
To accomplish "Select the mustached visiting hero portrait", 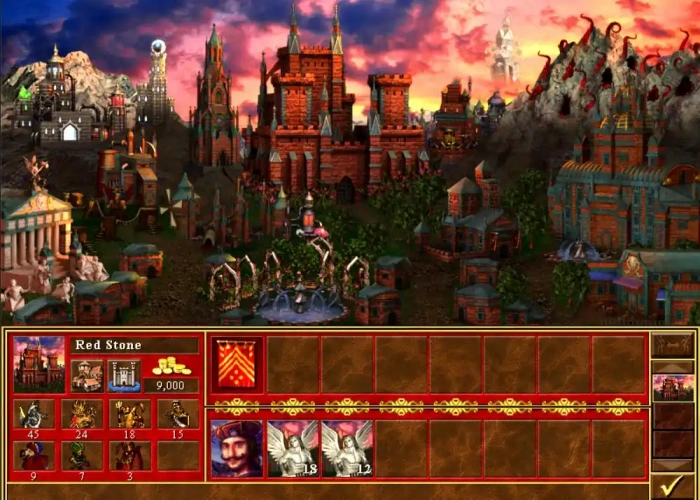I will pos(238,448).
